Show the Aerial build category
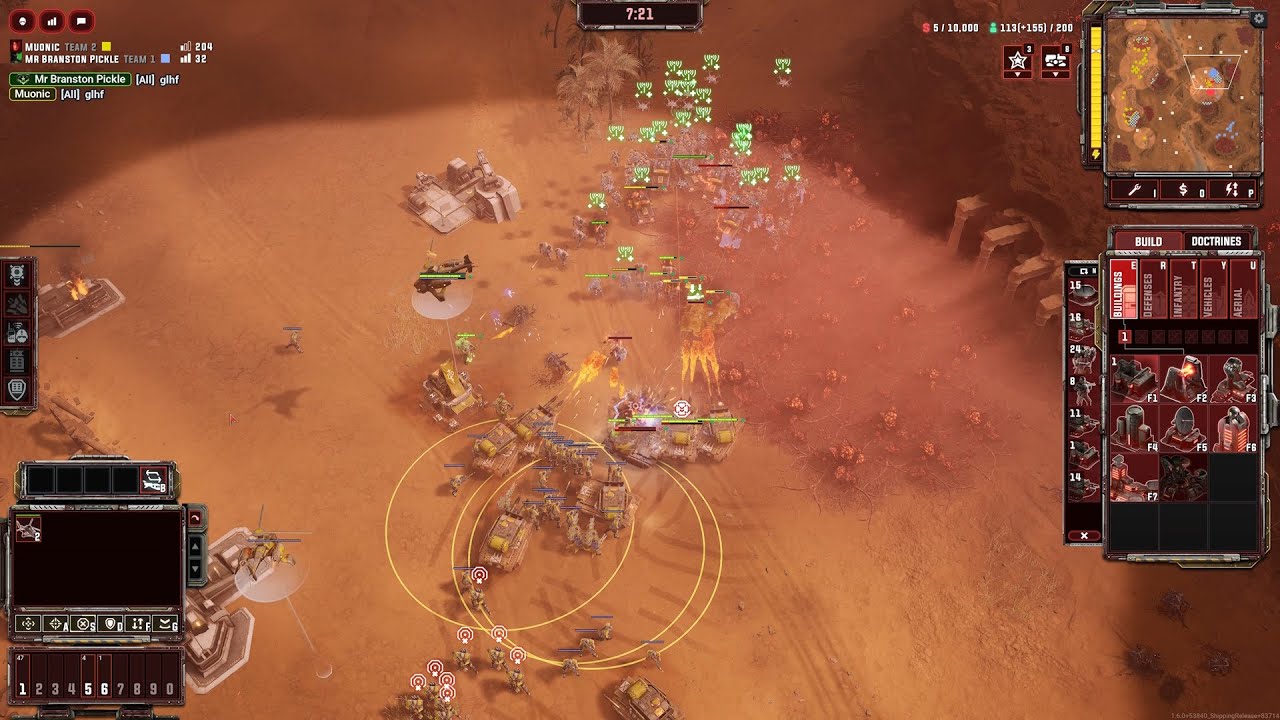This screenshot has height=720, width=1280. coord(1239,290)
